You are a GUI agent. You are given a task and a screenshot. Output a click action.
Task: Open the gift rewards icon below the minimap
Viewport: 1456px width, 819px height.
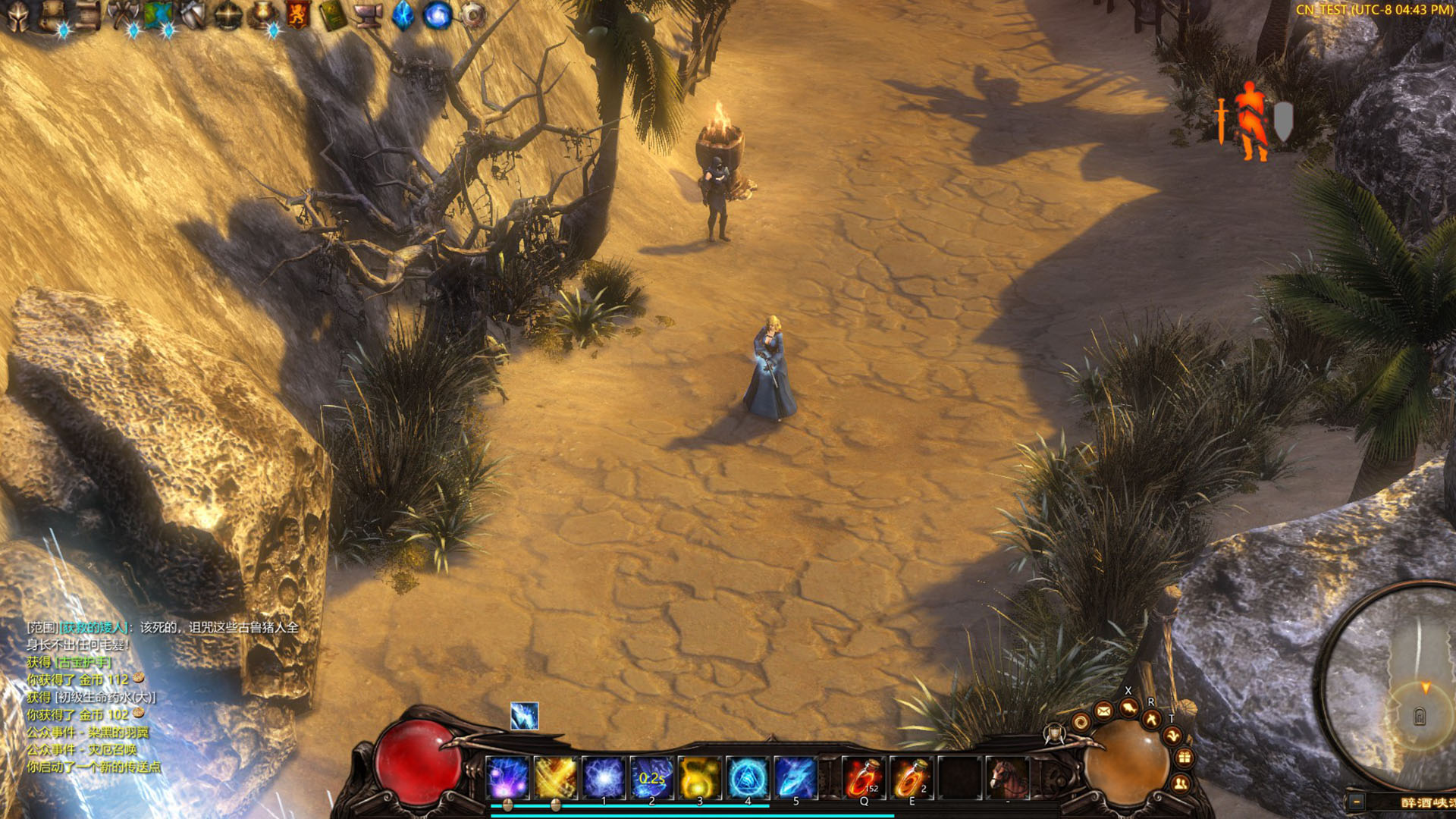[x=1185, y=757]
